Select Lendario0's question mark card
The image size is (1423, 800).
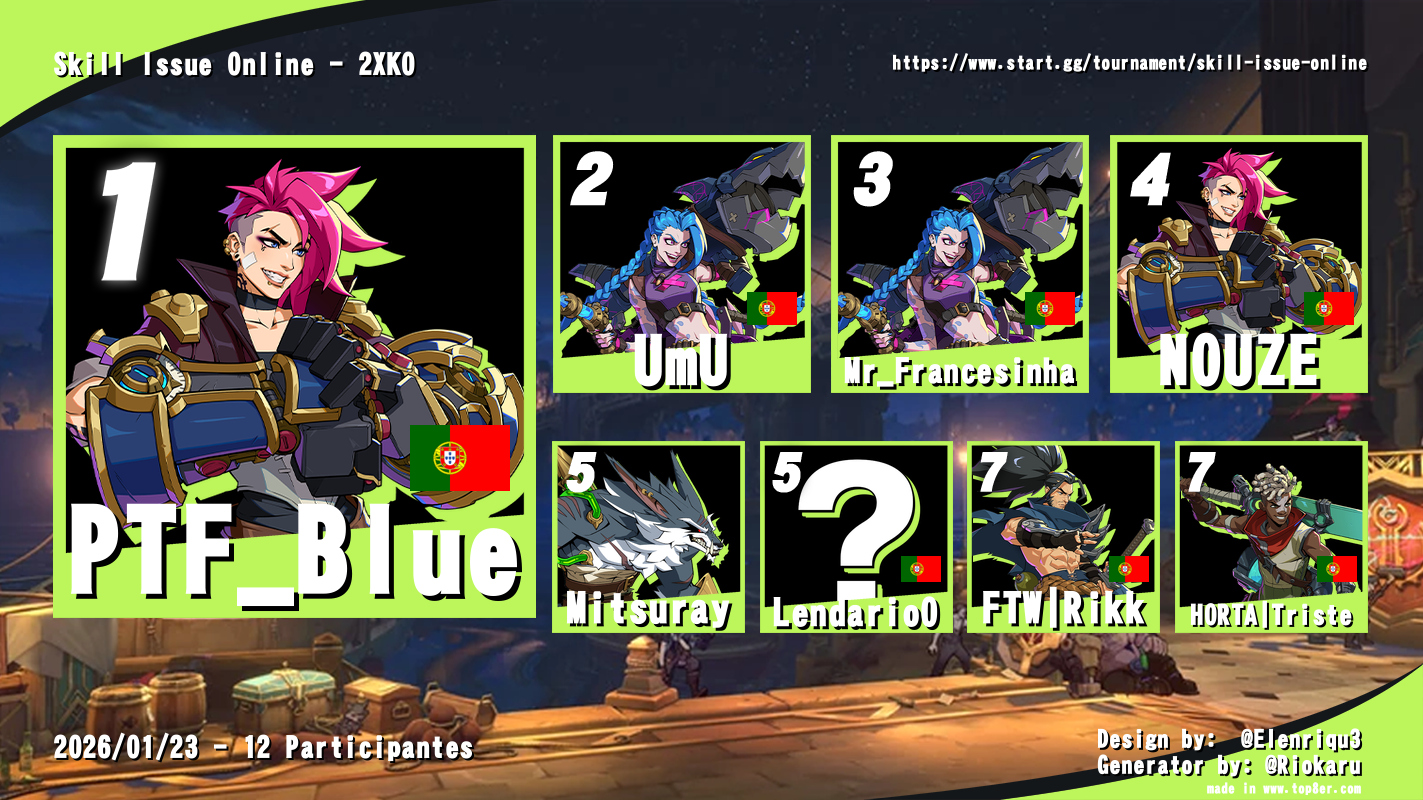pyautogui.click(x=855, y=537)
